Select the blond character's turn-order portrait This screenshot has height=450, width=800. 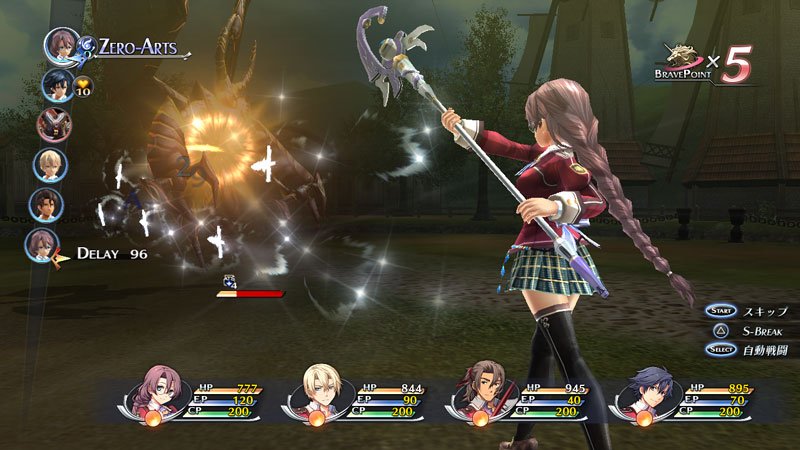(x=50, y=164)
